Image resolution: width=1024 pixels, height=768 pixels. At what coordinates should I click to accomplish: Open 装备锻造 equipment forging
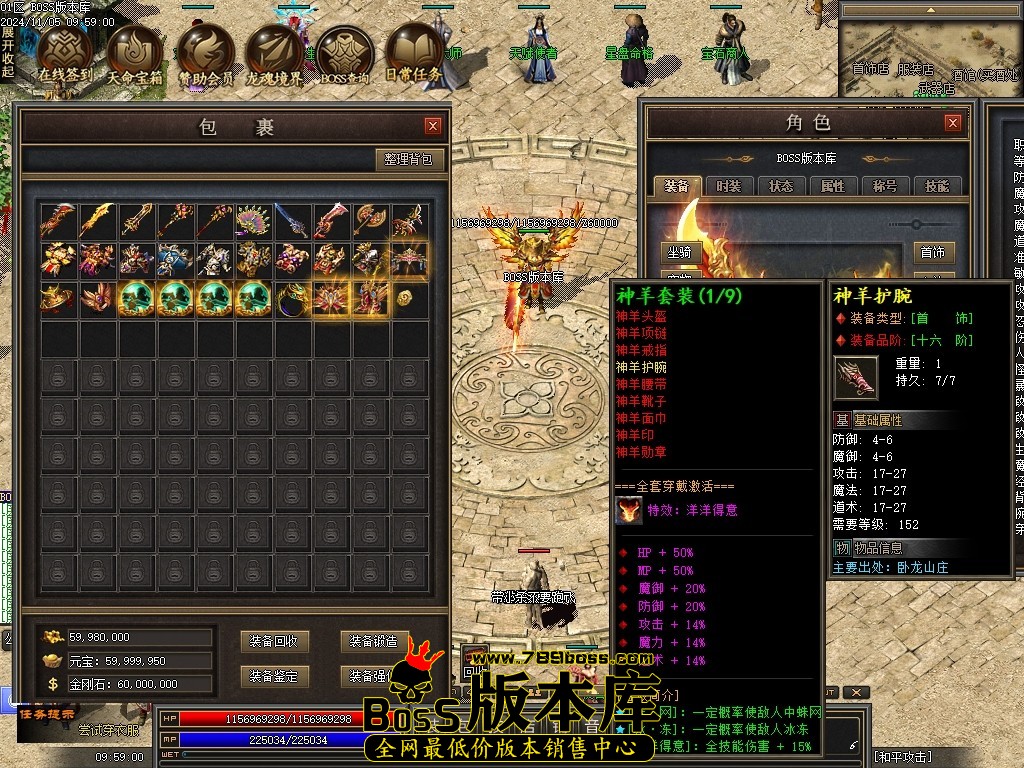(x=373, y=642)
